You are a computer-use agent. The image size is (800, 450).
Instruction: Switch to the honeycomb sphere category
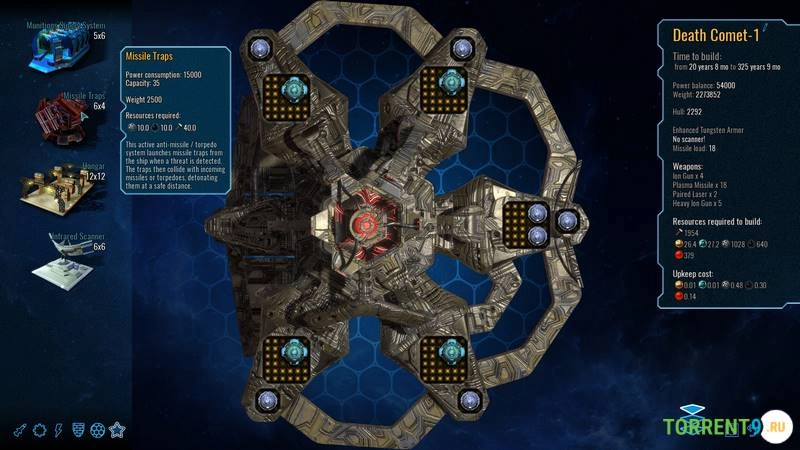[x=98, y=430]
